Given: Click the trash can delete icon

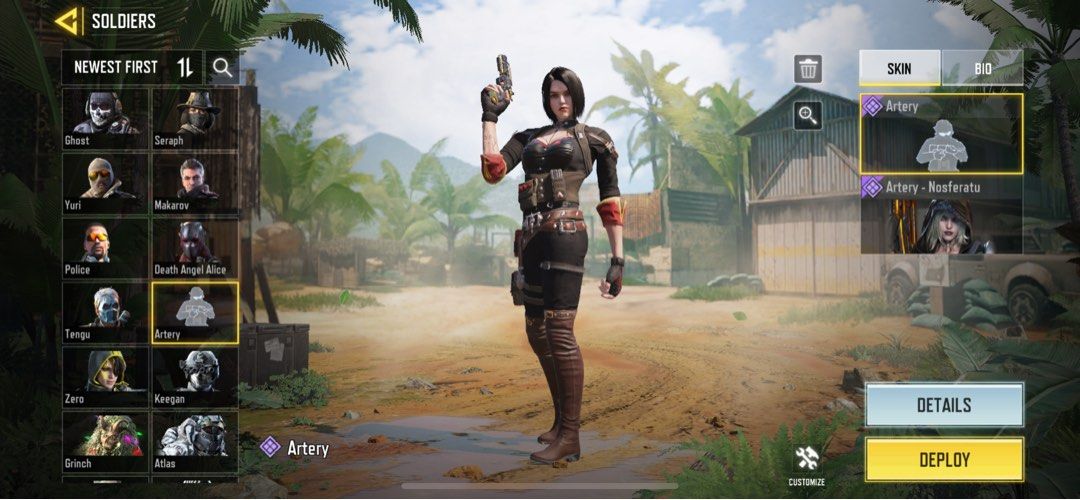Looking at the screenshot, I should pyautogui.click(x=808, y=69).
